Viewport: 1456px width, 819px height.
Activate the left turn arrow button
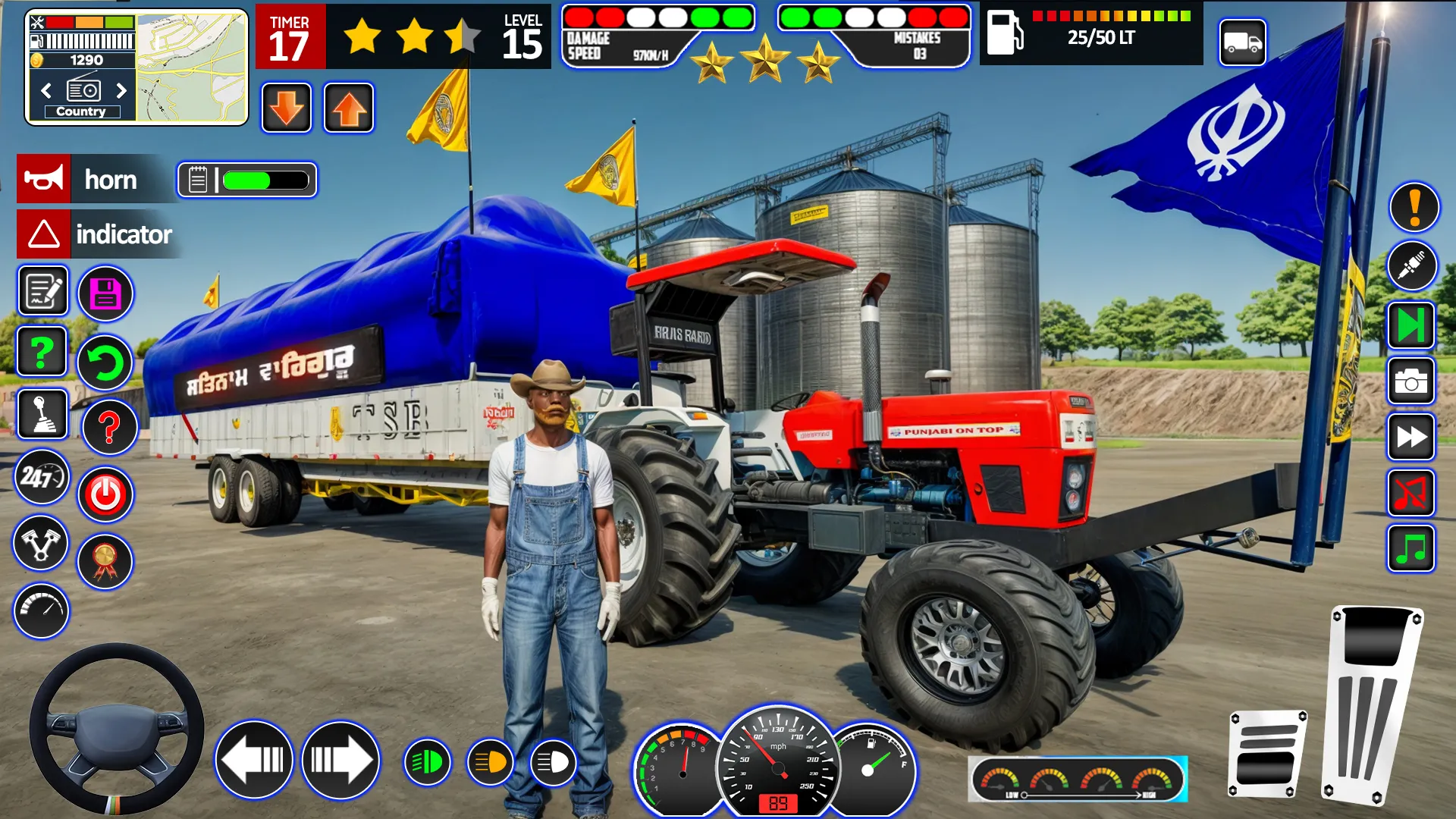tap(254, 759)
